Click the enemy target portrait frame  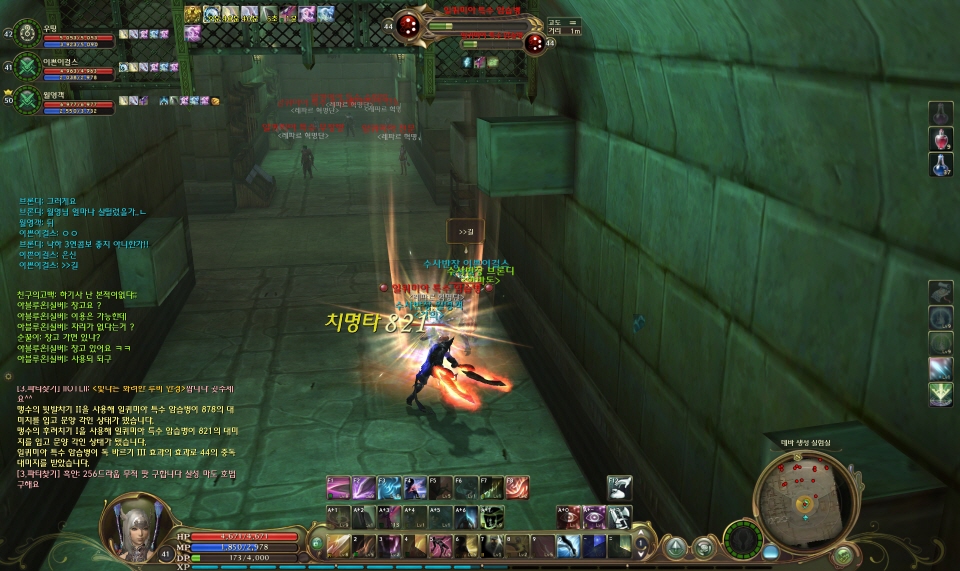[412, 25]
